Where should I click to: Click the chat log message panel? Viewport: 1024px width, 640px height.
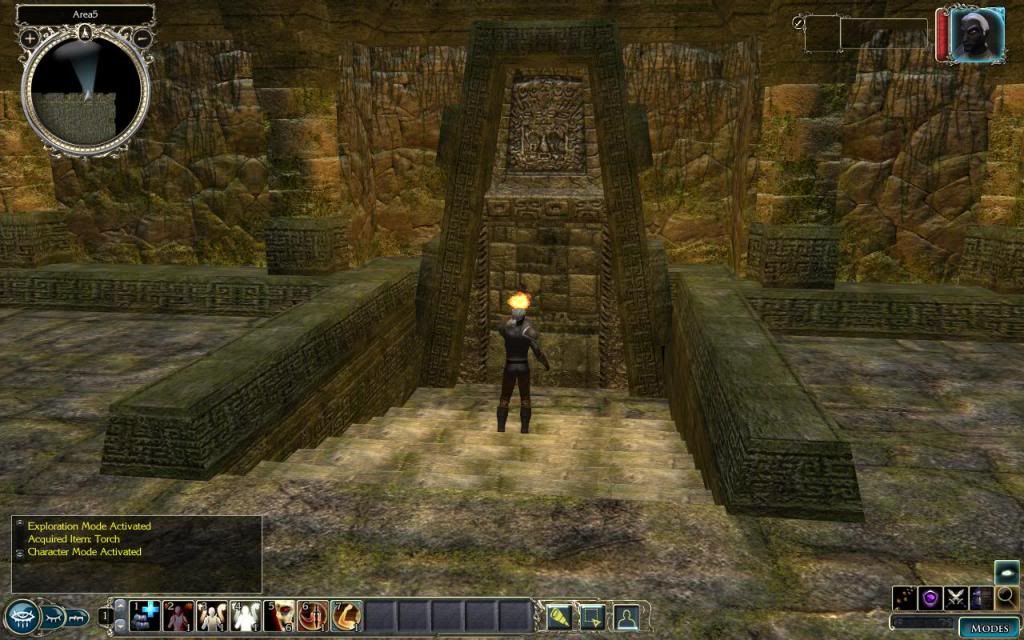tap(137, 553)
